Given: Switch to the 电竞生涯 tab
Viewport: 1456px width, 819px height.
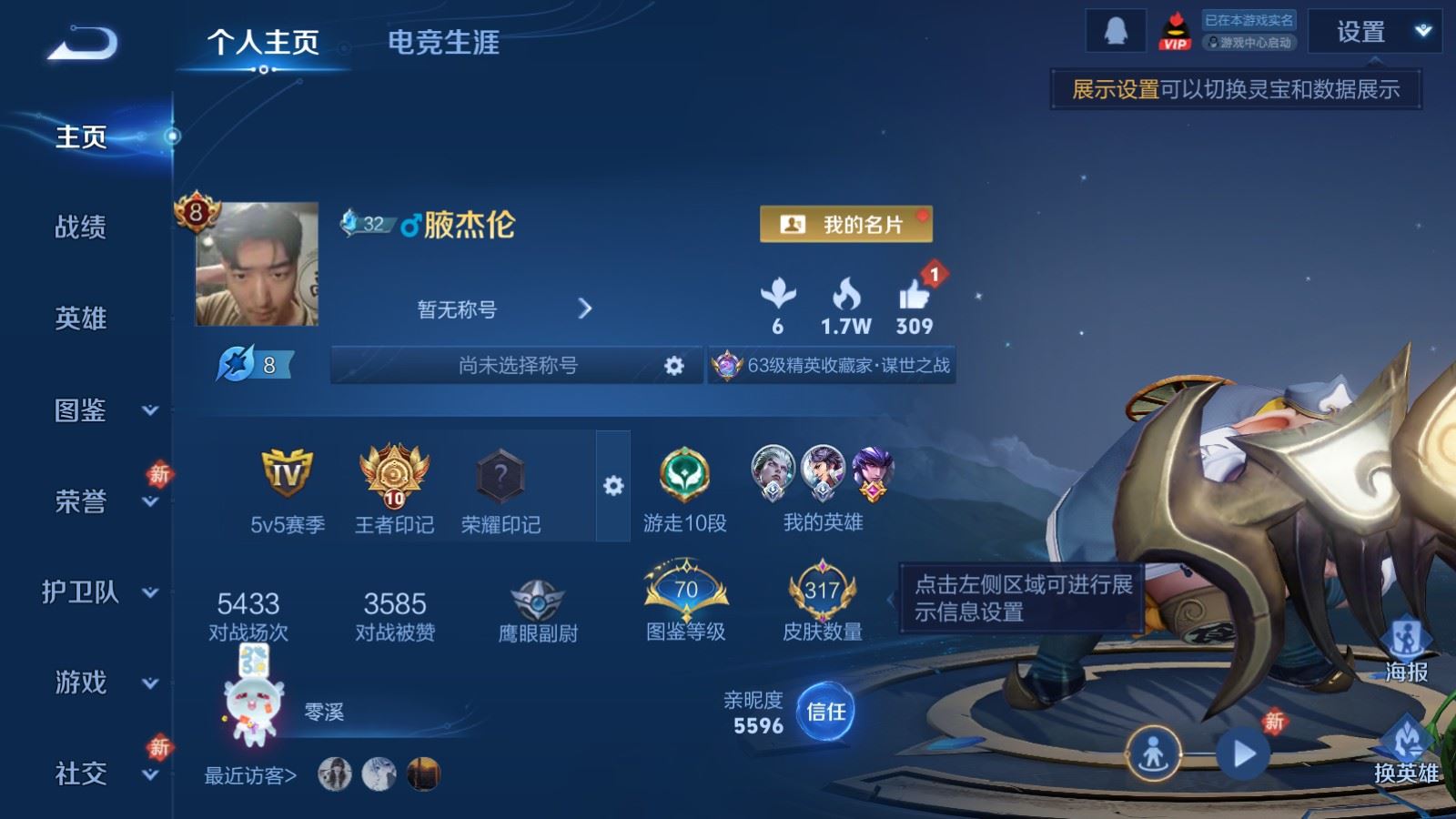Looking at the screenshot, I should pyautogui.click(x=445, y=44).
